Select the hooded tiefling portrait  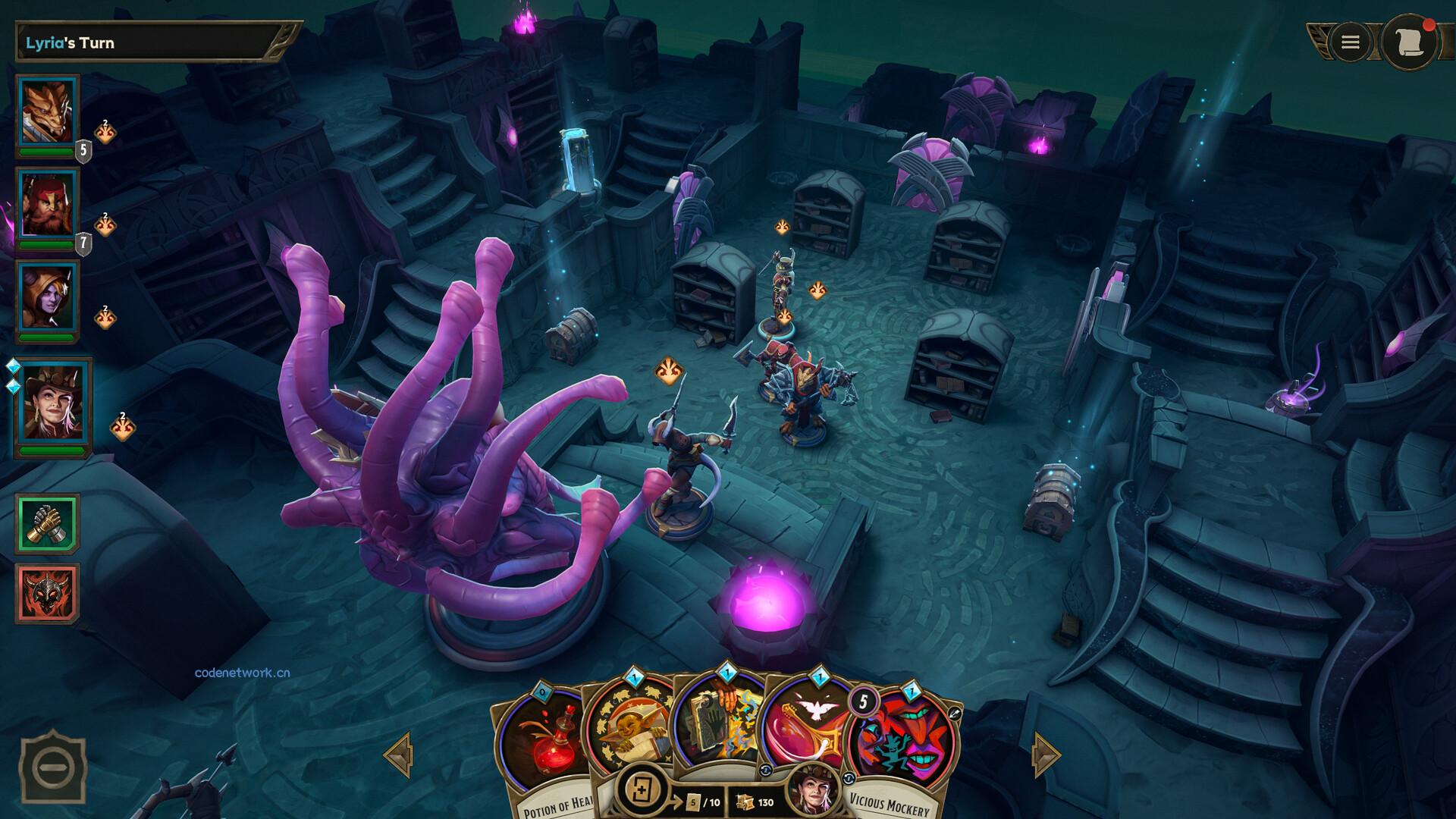[x=47, y=297]
